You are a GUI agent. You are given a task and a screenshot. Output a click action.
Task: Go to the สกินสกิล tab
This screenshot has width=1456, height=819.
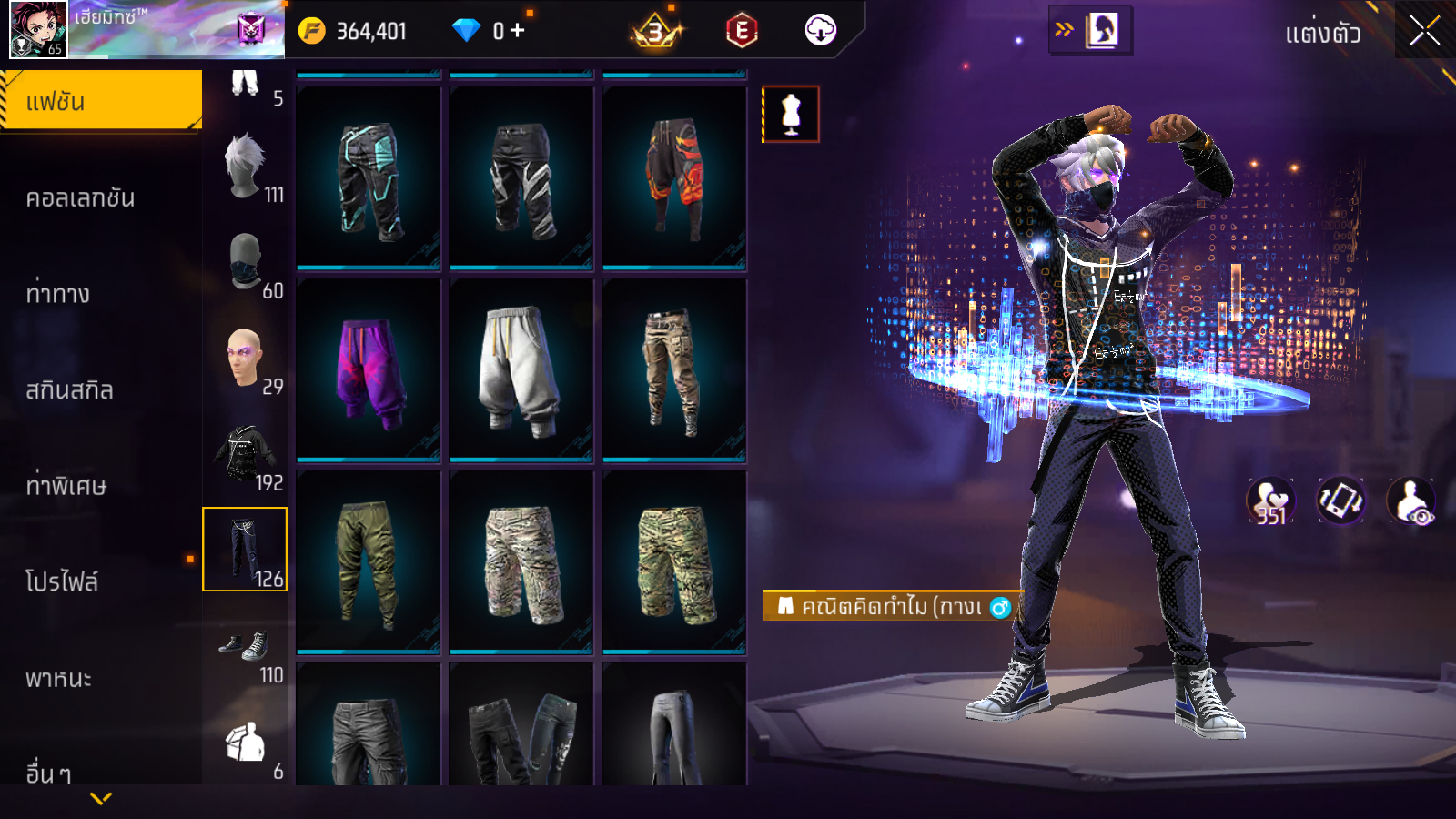coord(70,390)
